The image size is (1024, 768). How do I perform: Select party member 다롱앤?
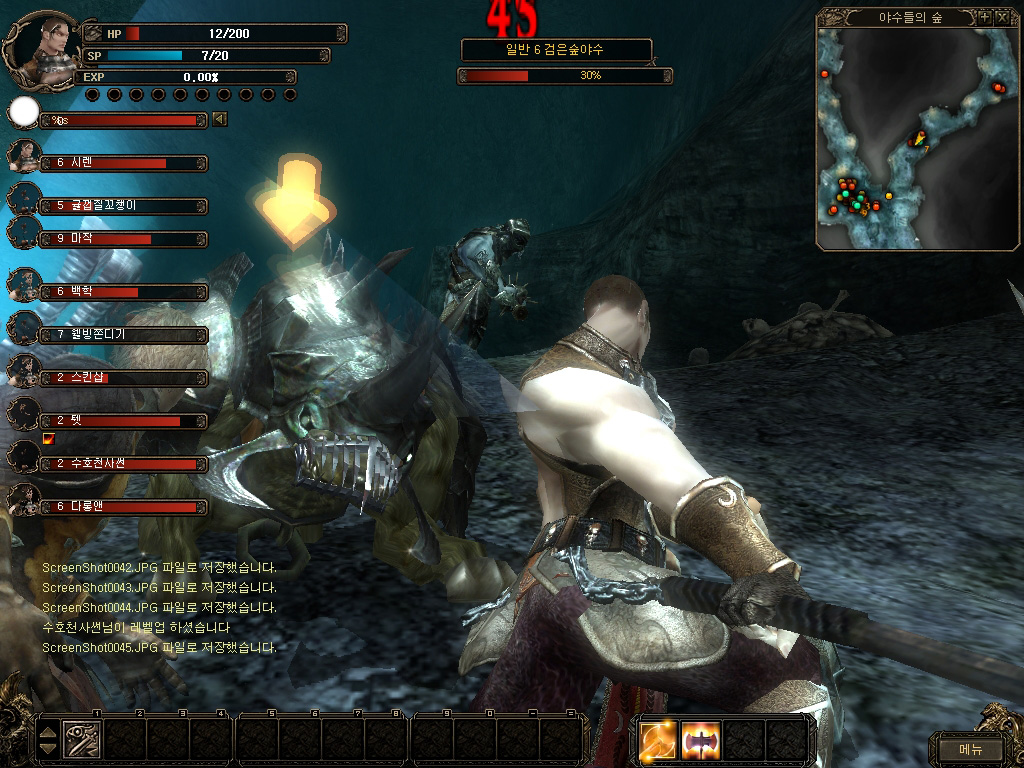point(120,507)
